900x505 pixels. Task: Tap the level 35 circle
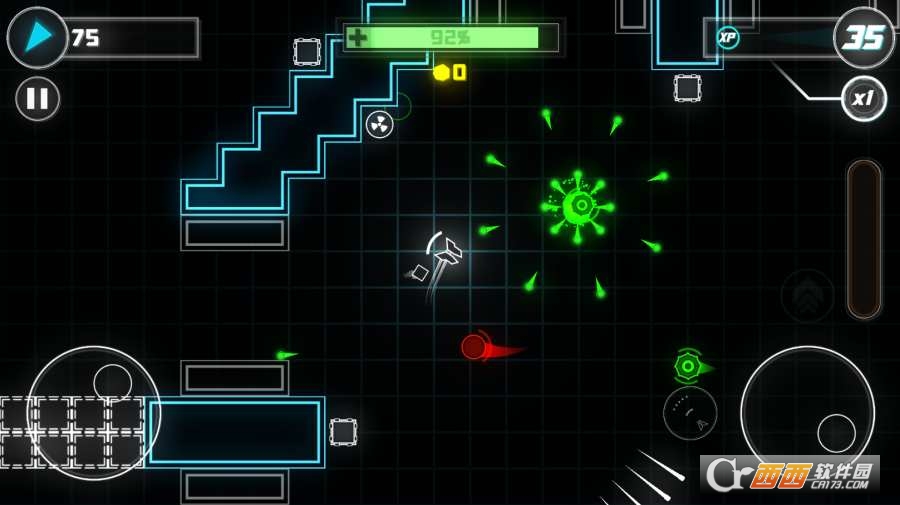[864, 38]
